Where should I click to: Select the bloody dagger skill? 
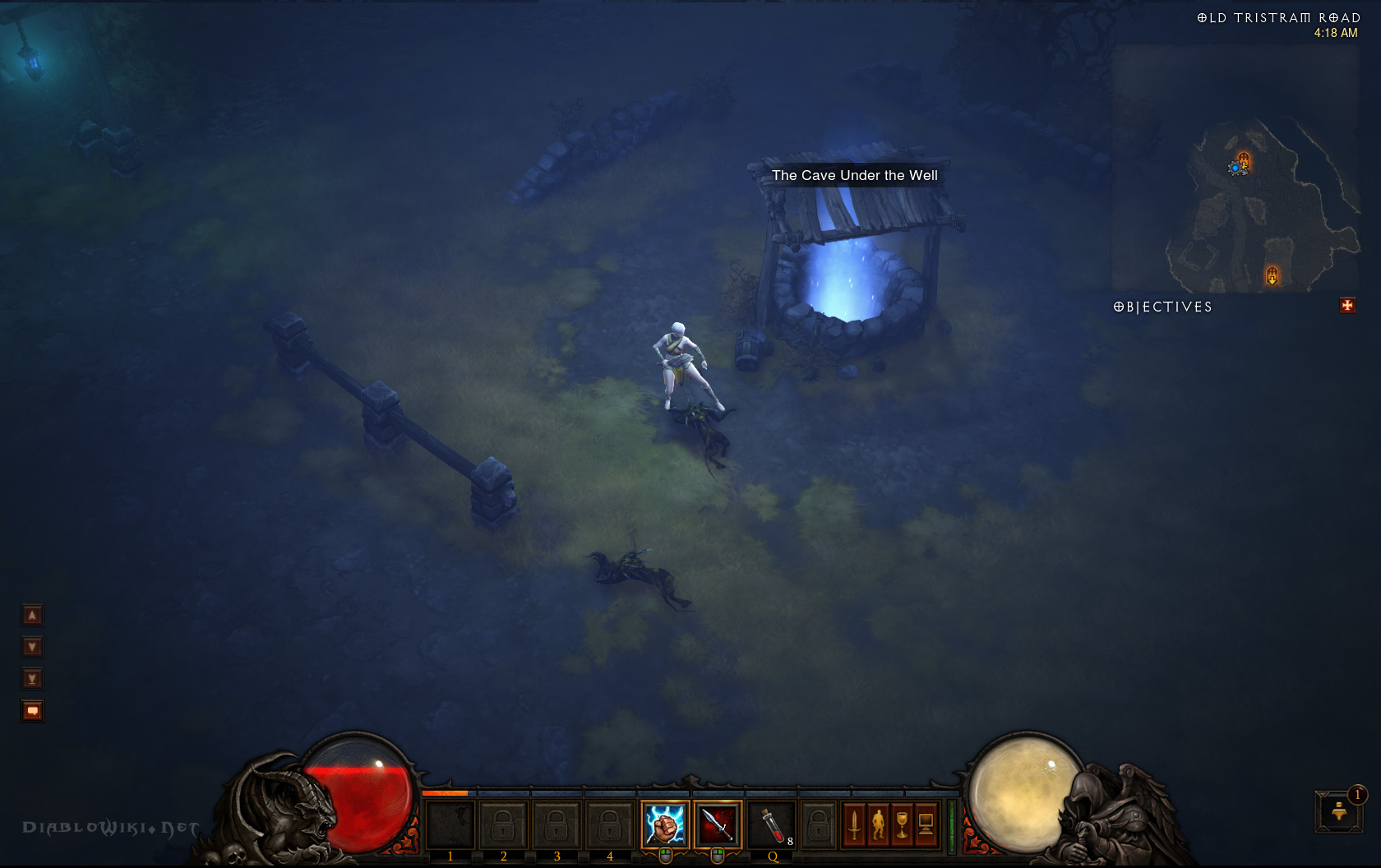[x=718, y=824]
